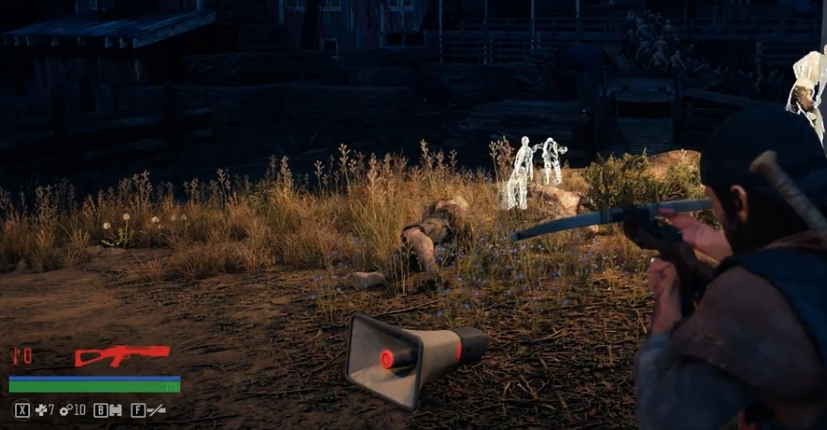Click the scrap gear icon
This screenshot has height=430, width=827.
[x=66, y=410]
